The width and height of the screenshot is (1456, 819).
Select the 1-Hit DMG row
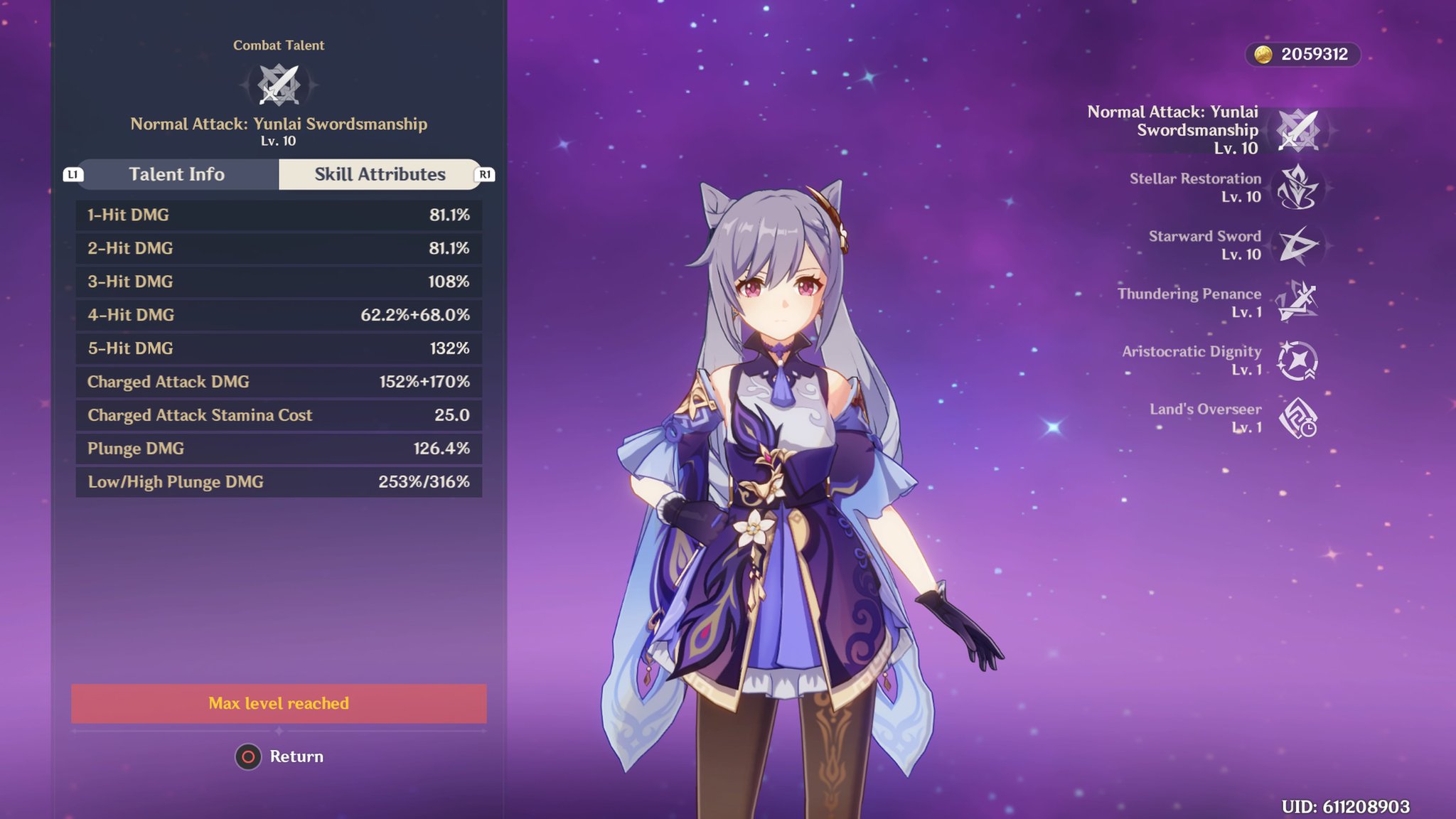(279, 215)
